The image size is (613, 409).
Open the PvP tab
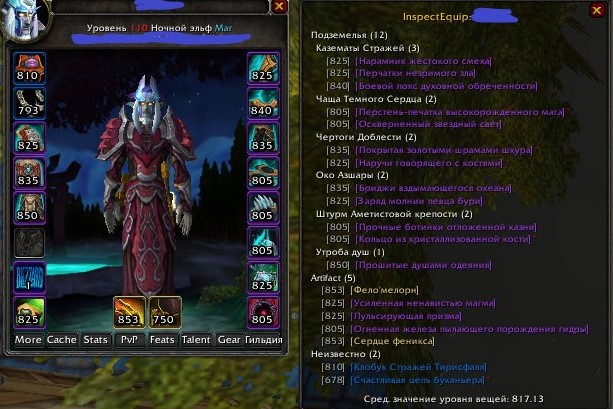coord(129,340)
